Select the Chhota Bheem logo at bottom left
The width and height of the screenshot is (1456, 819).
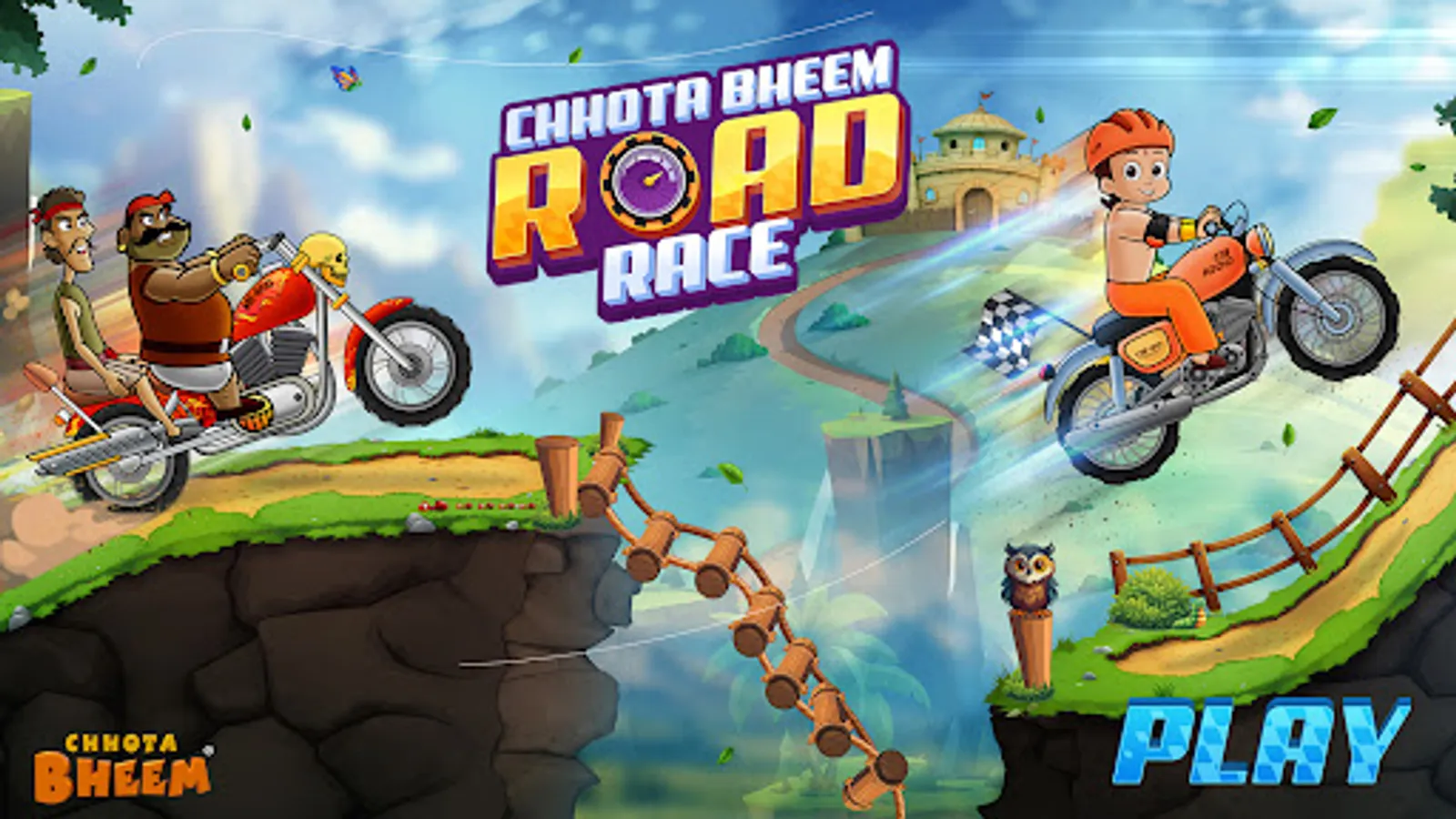[x=121, y=763]
